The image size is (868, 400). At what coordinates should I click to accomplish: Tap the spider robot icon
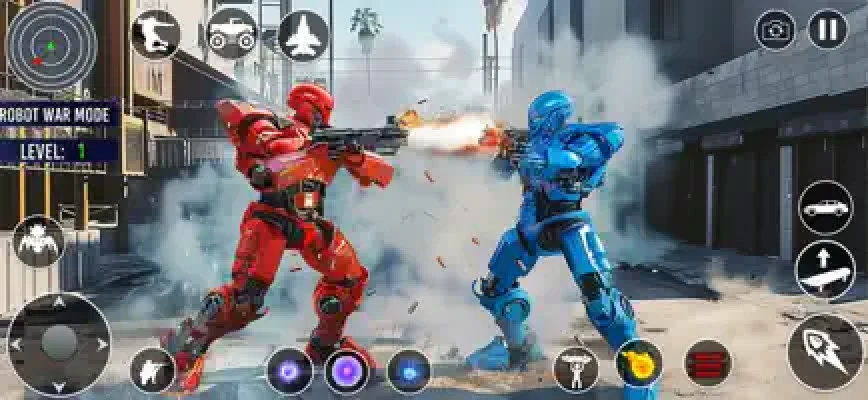(39, 241)
